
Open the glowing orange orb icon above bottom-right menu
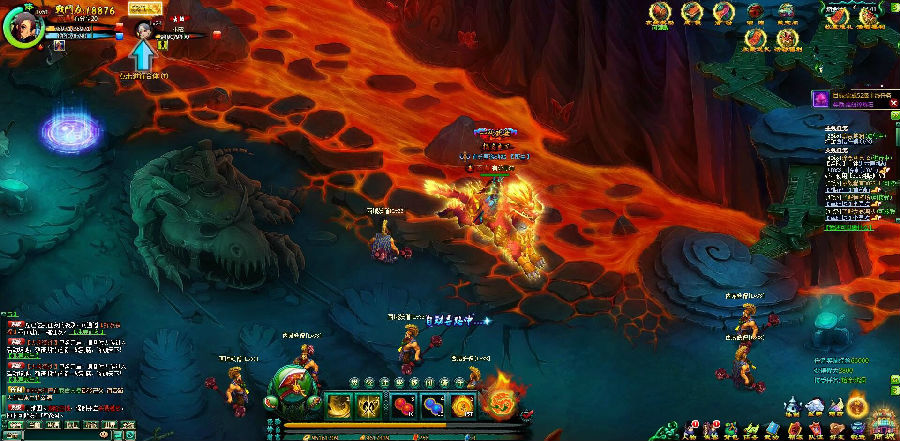coord(857,405)
